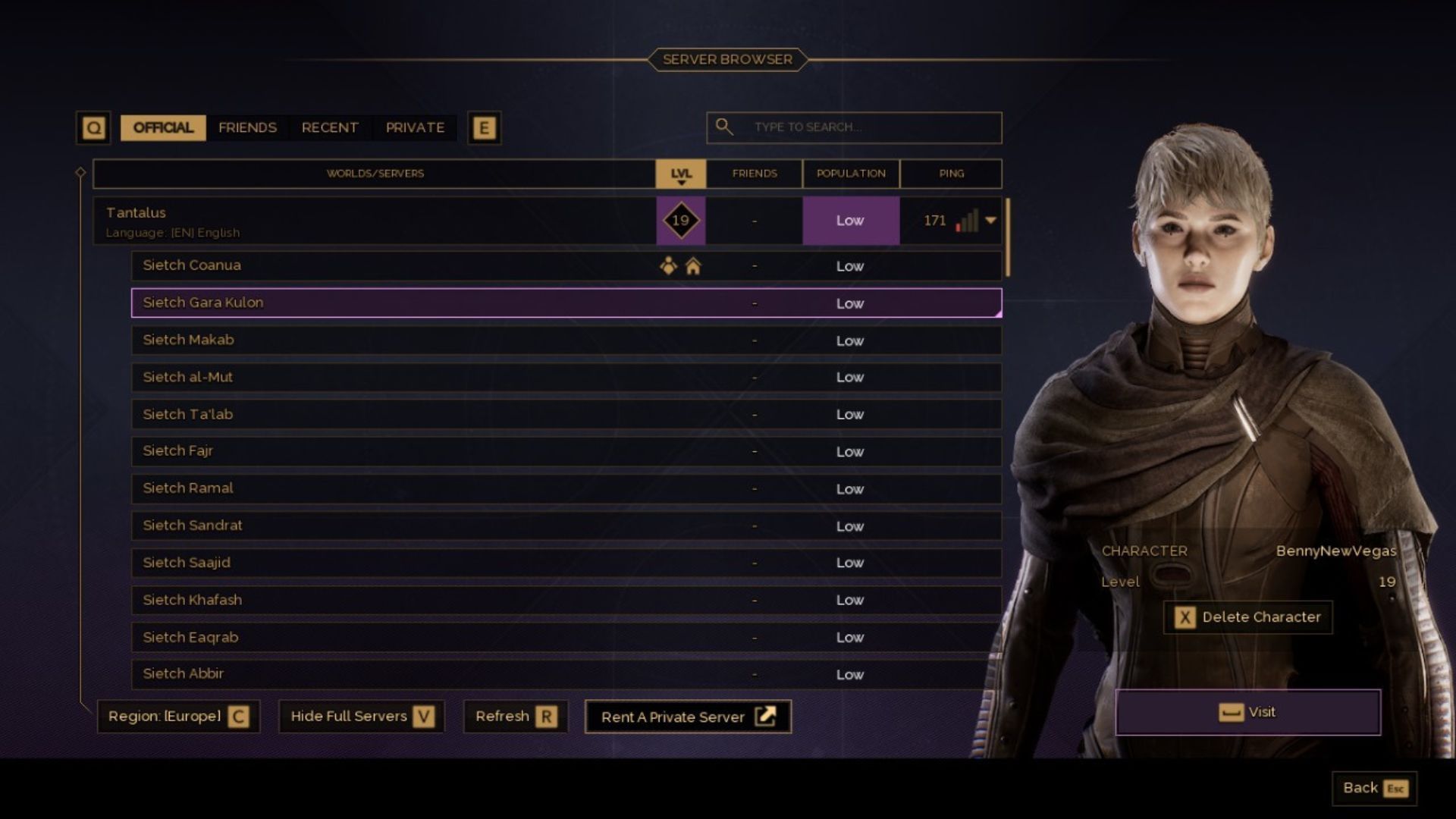Open the Recent servers tab

[329, 127]
